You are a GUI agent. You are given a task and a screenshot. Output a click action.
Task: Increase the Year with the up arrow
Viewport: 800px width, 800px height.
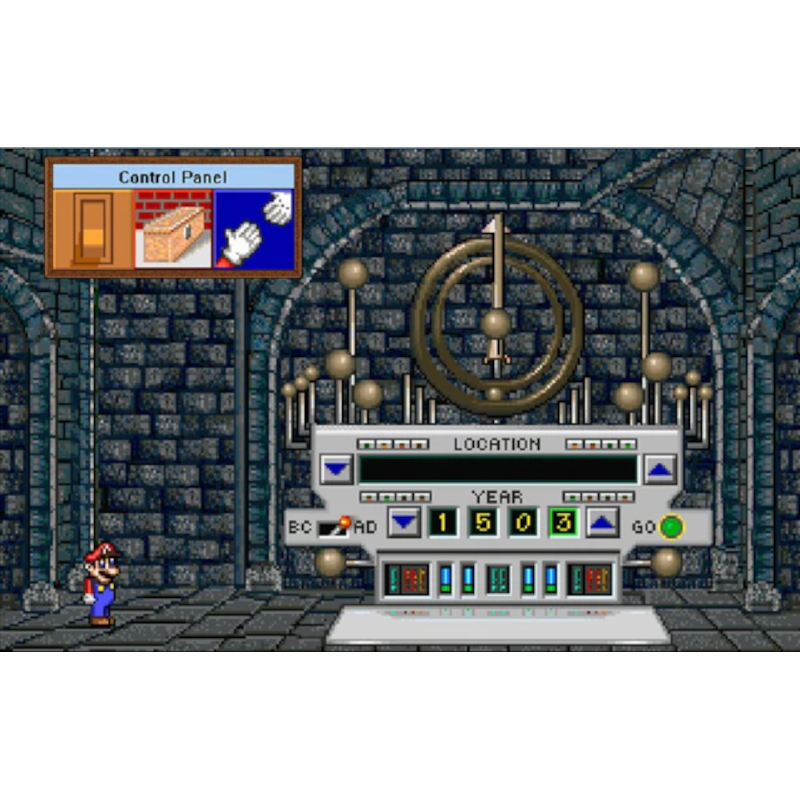[x=601, y=521]
